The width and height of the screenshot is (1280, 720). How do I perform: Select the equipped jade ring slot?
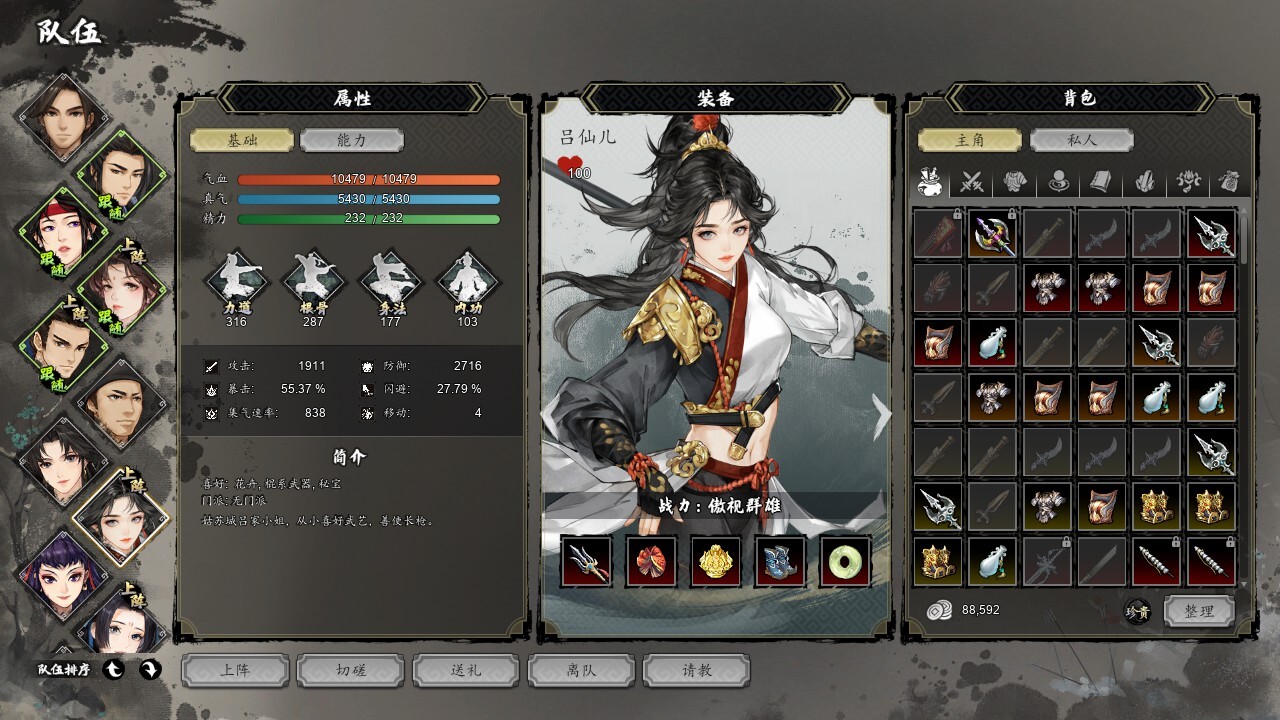point(846,561)
